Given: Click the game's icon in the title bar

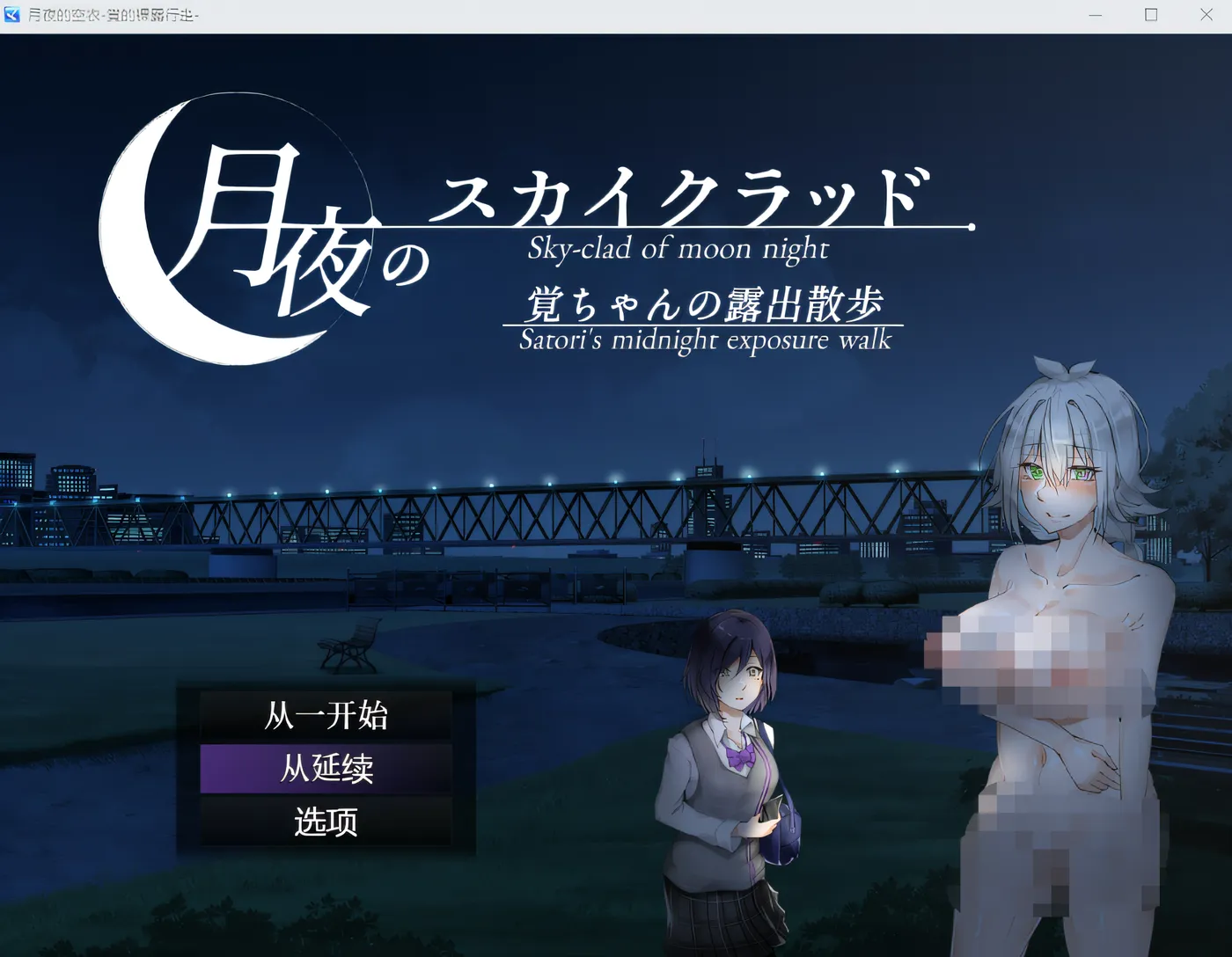Looking at the screenshot, I should pyautogui.click(x=12, y=14).
